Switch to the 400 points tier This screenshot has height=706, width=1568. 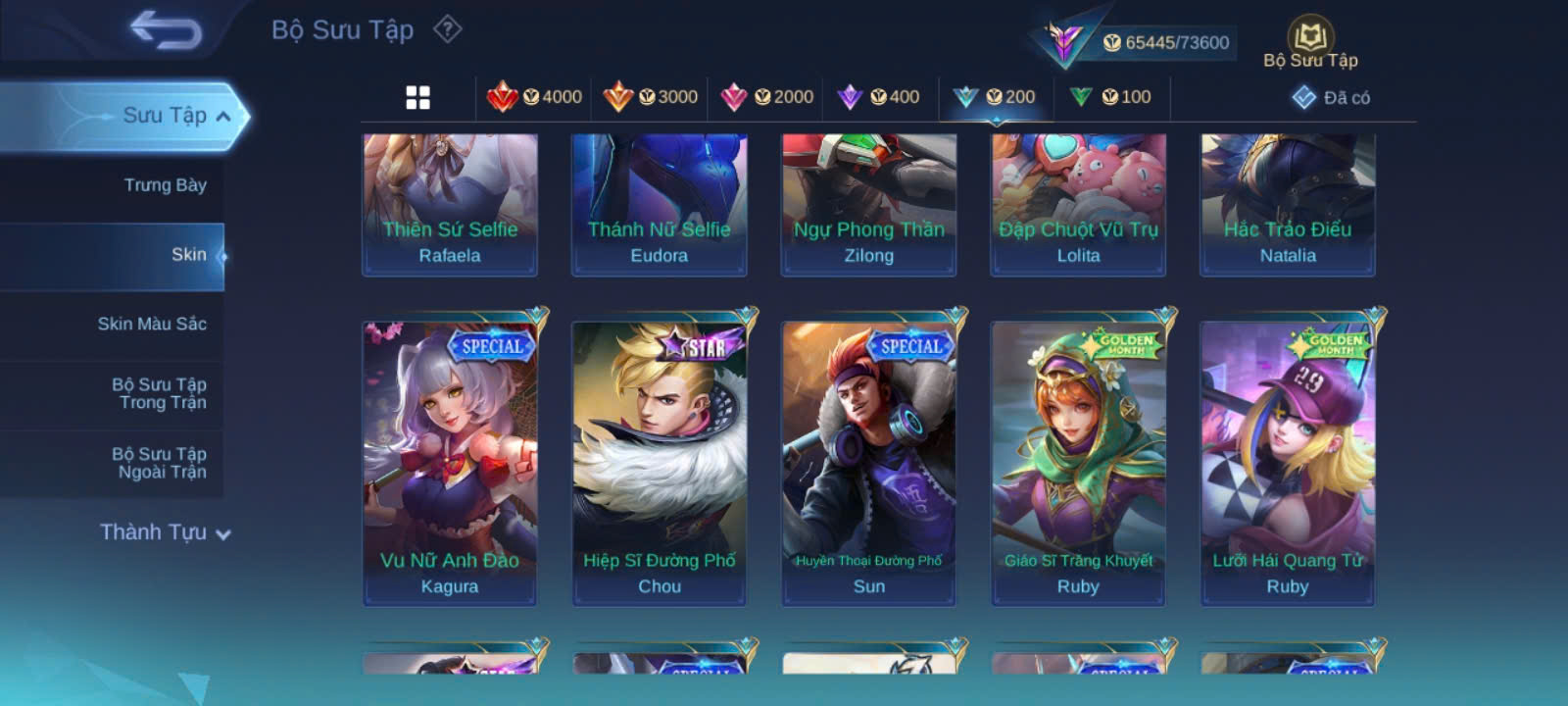[879, 97]
